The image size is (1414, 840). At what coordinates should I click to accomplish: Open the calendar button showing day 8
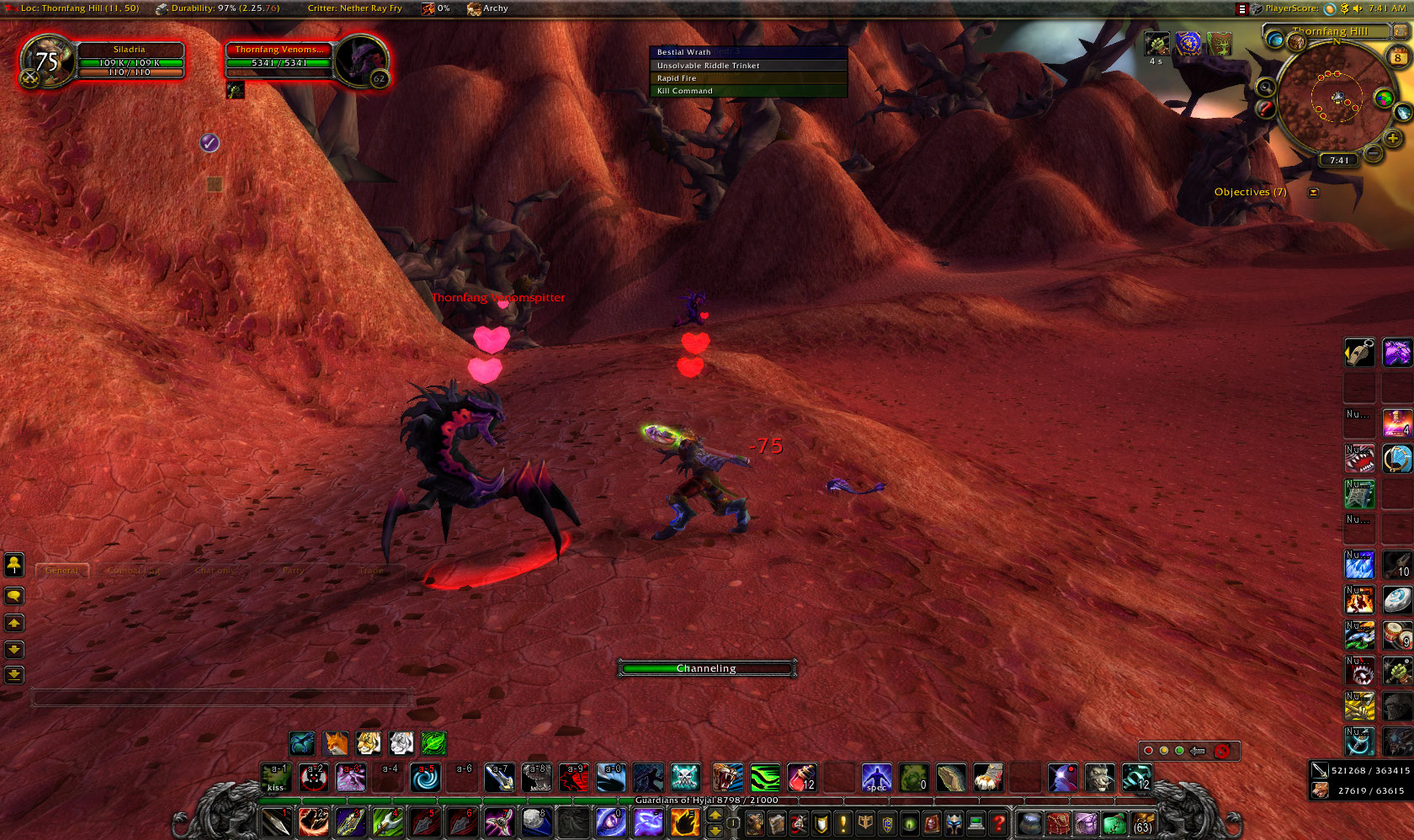point(1398,56)
